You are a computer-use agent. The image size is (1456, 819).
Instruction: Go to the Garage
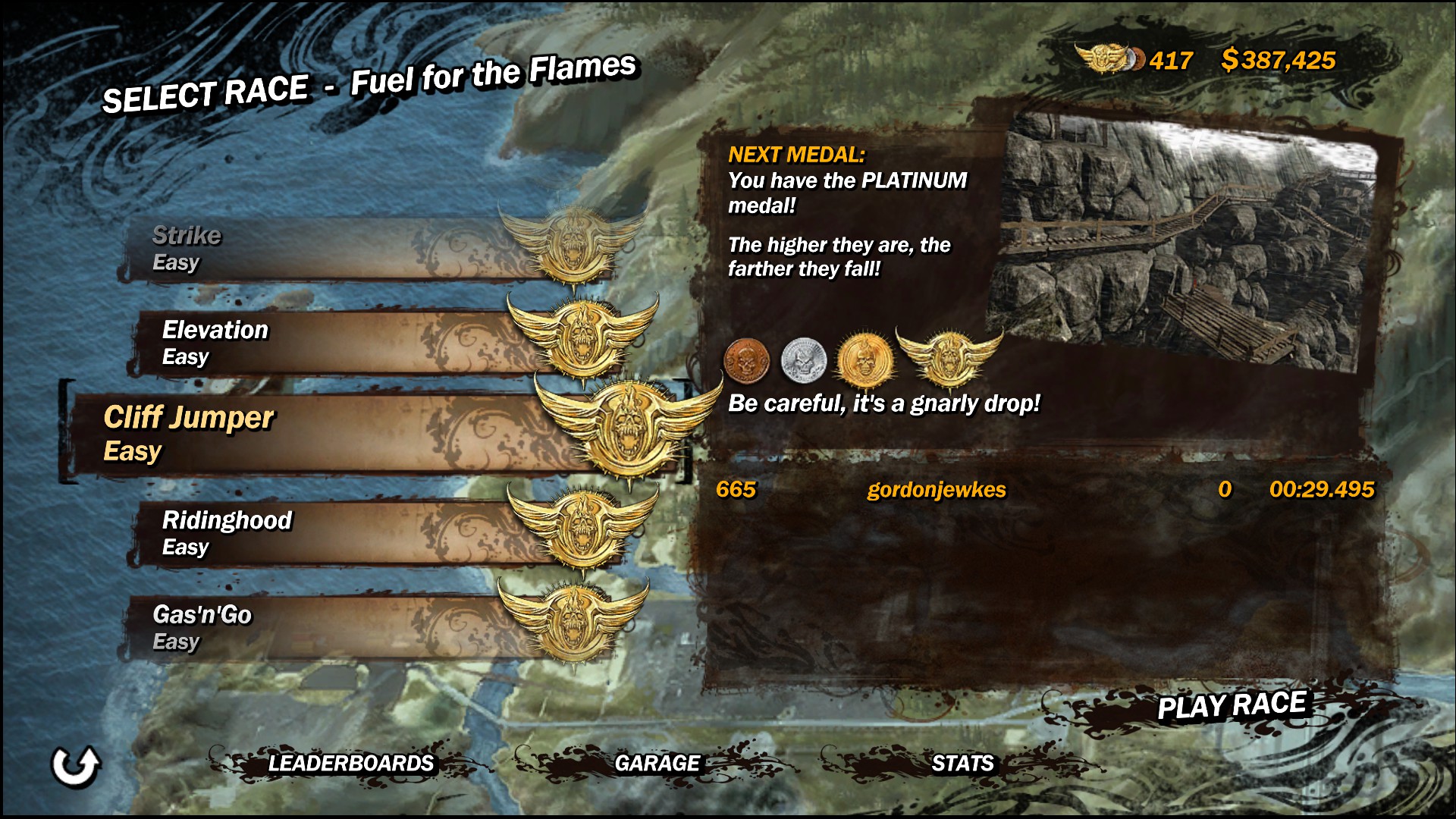coord(657,763)
